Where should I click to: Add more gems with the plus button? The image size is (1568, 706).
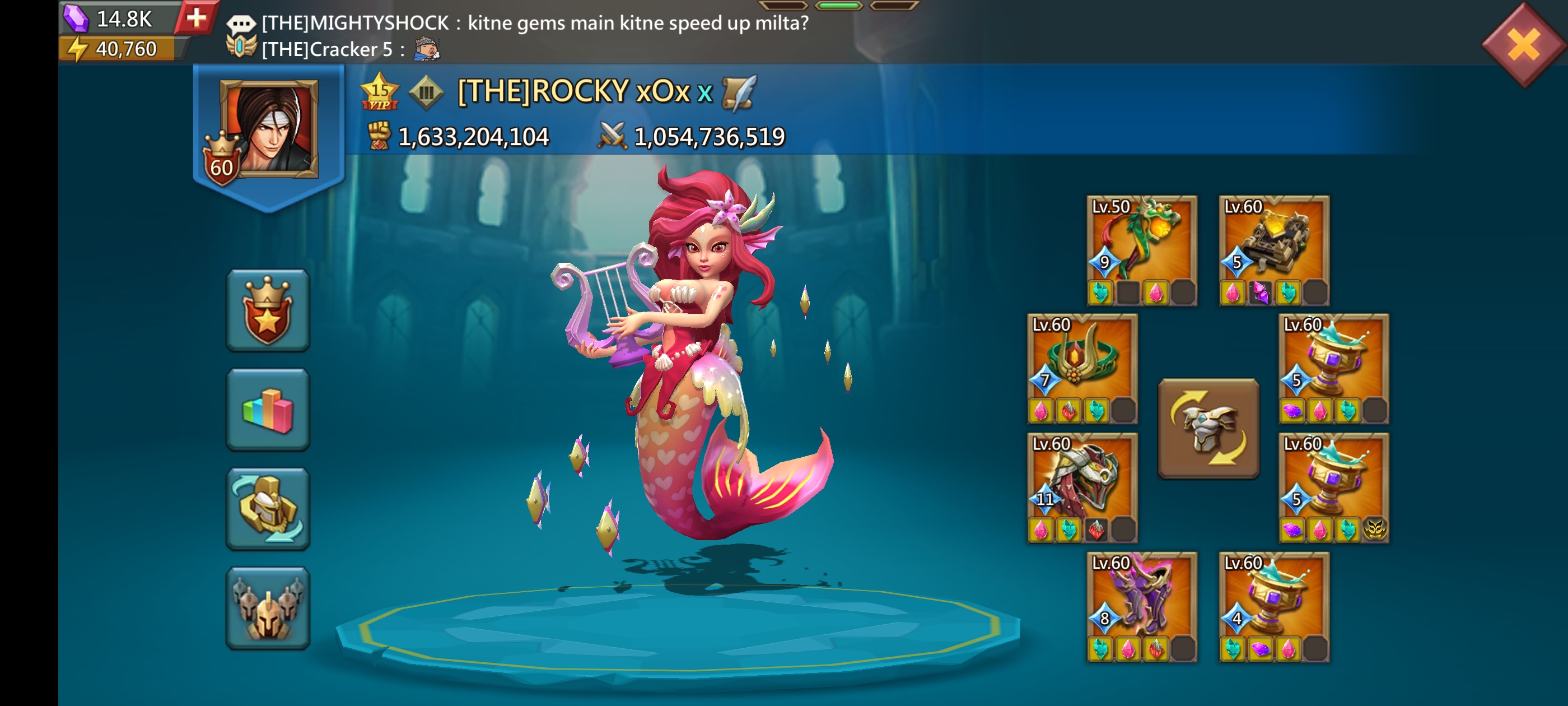coord(196,18)
